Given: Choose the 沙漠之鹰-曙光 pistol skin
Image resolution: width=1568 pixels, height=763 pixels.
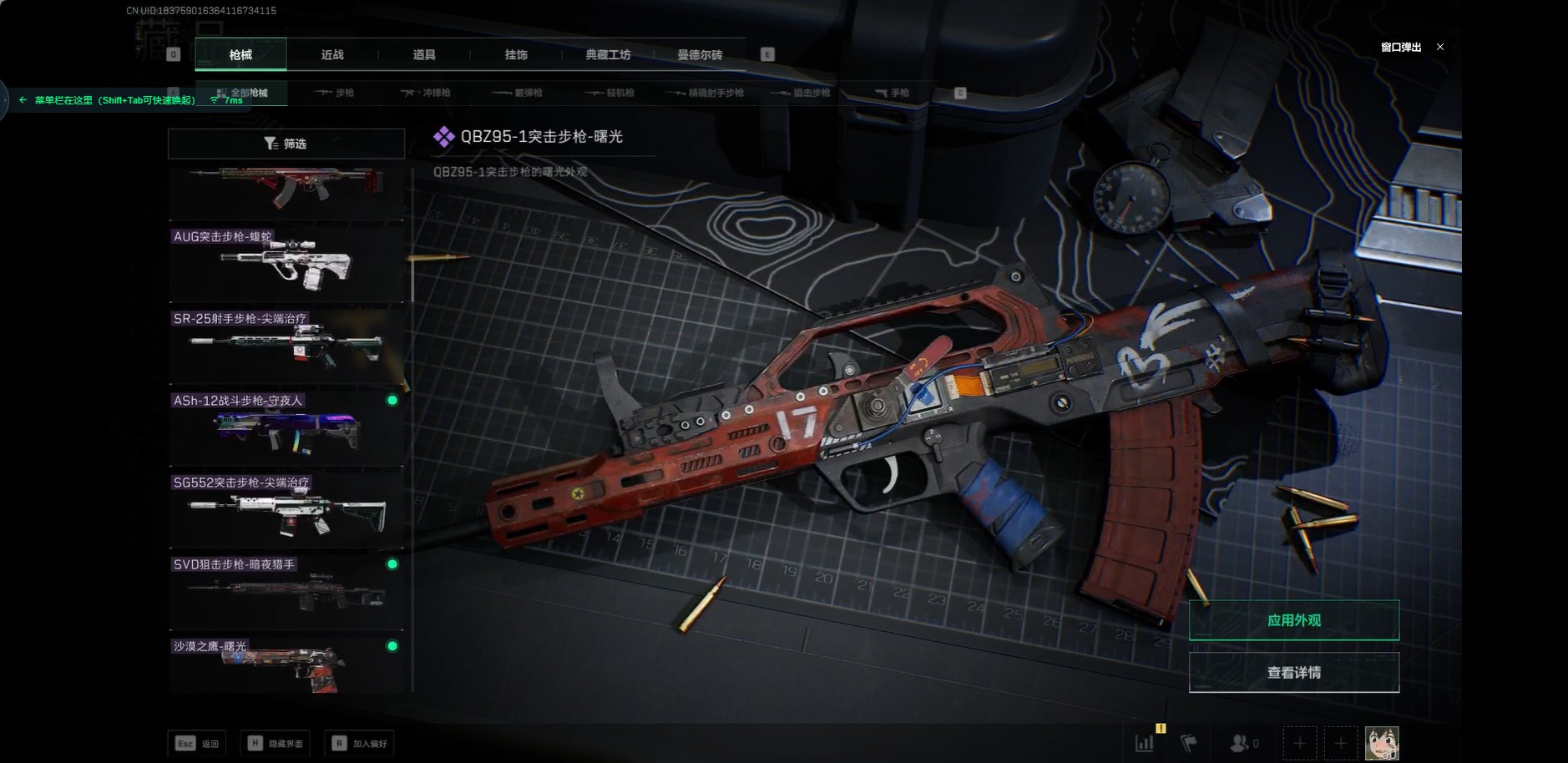Looking at the screenshot, I should [286, 664].
